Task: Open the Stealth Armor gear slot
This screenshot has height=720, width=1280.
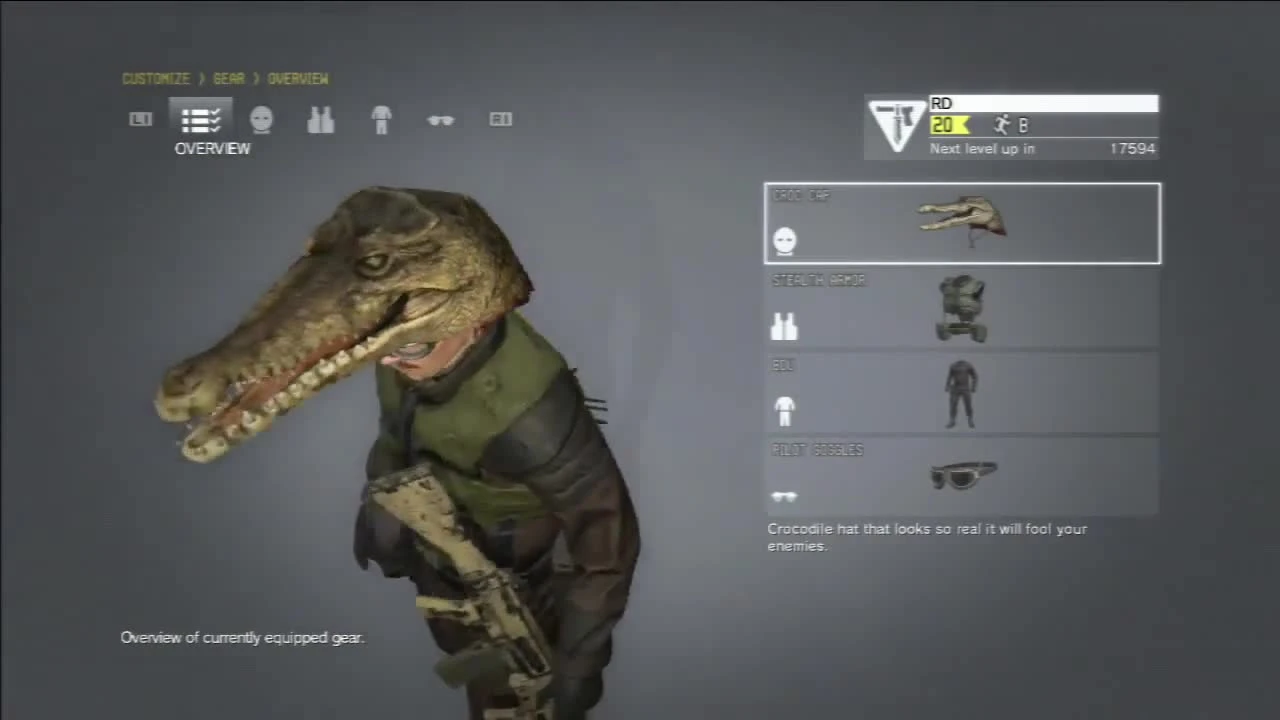Action: pos(962,308)
